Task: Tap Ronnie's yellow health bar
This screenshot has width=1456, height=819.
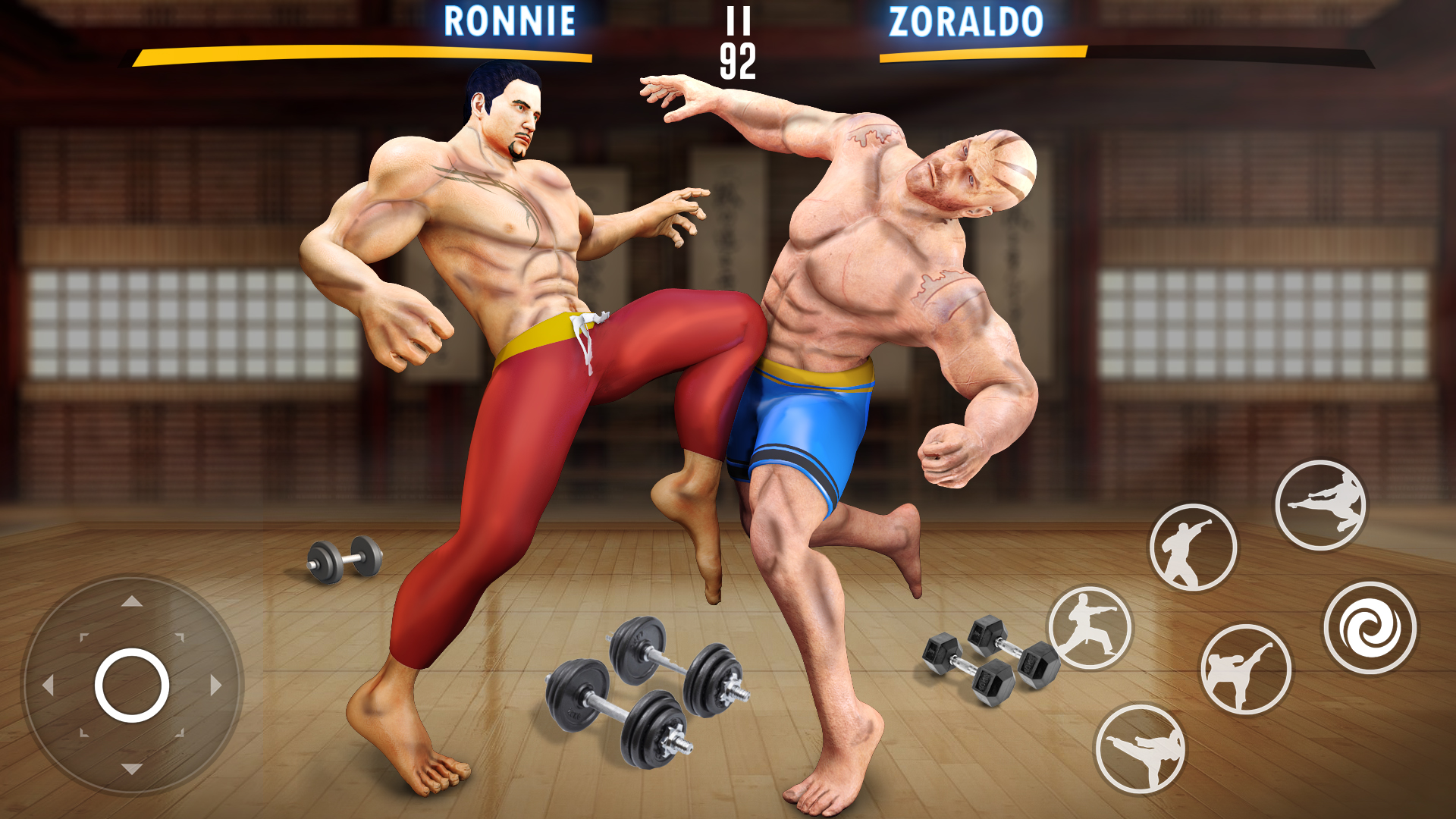Action: (364, 55)
